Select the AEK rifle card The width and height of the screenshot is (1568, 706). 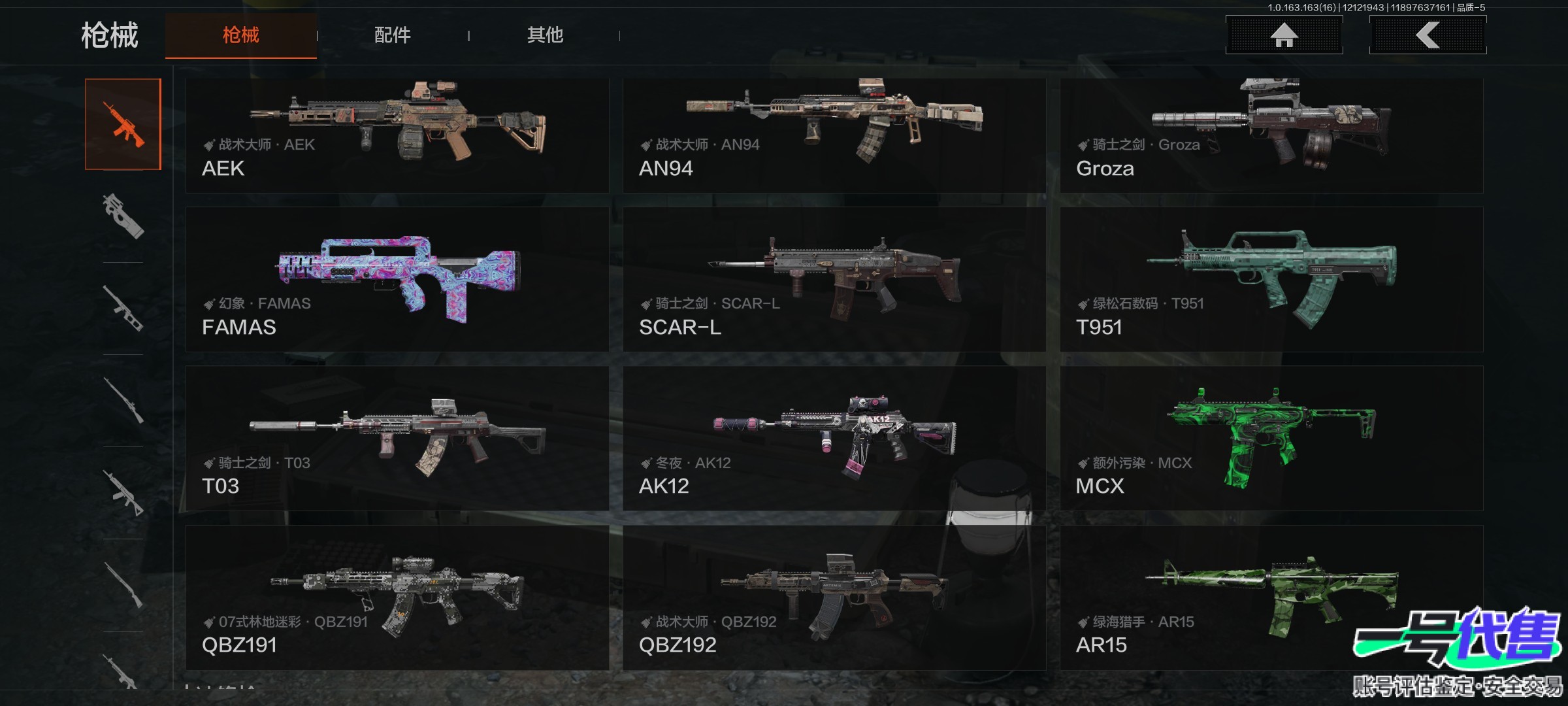pos(397,135)
